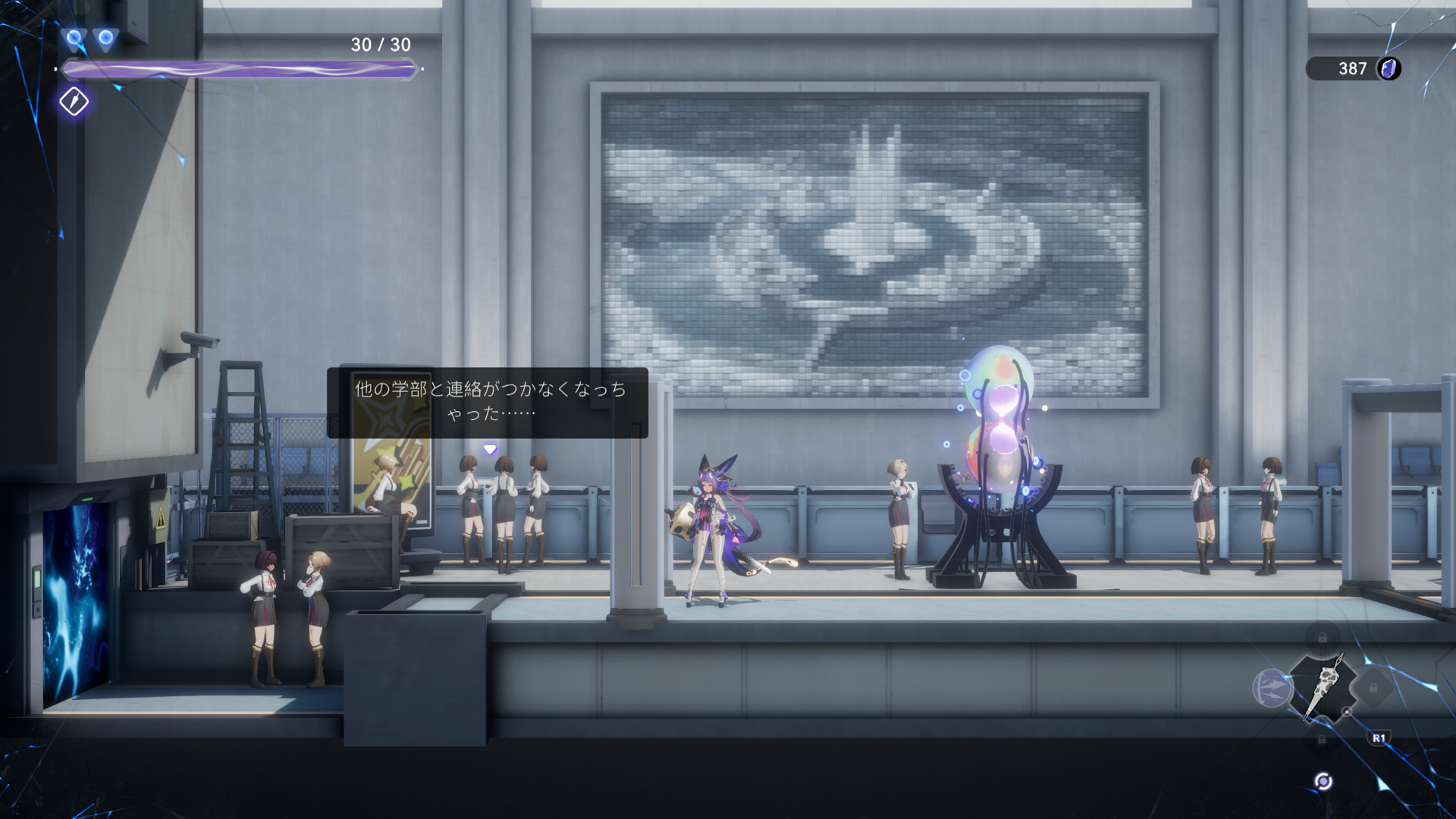Click the diamond blade status icon
1456x819 pixels.
click(74, 102)
